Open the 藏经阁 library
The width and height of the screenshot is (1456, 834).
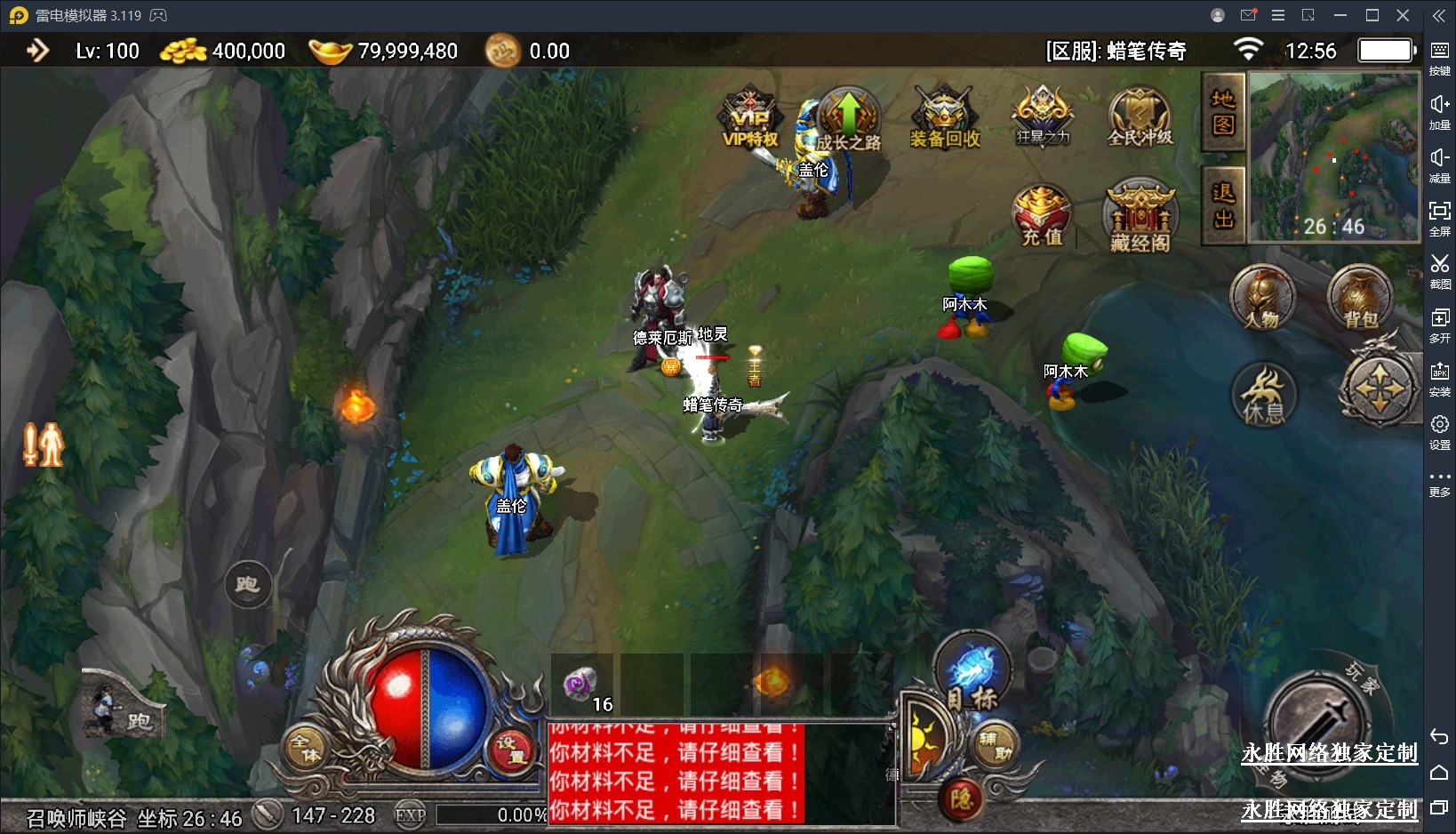(x=1140, y=217)
